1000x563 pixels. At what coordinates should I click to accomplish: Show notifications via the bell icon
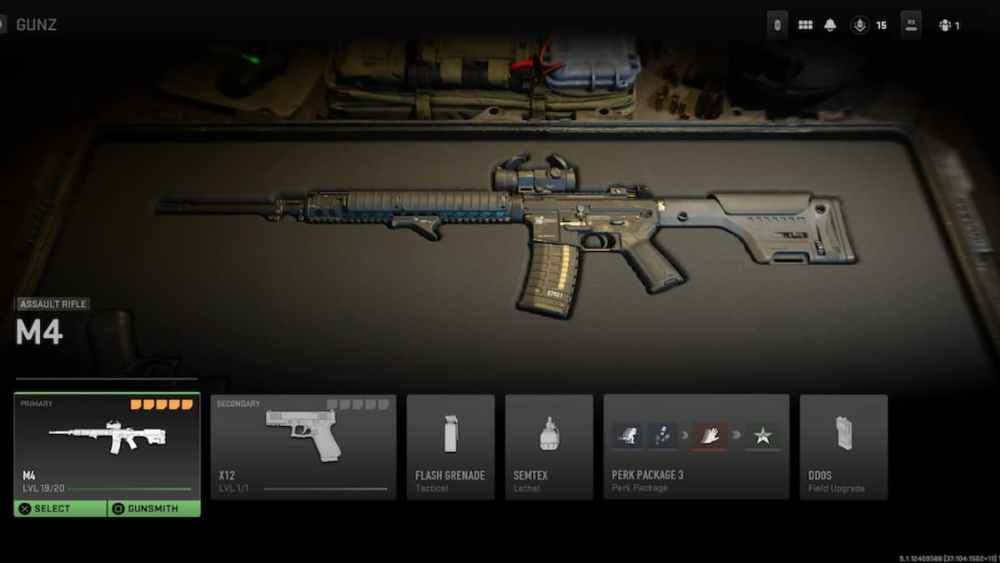pyautogui.click(x=830, y=25)
